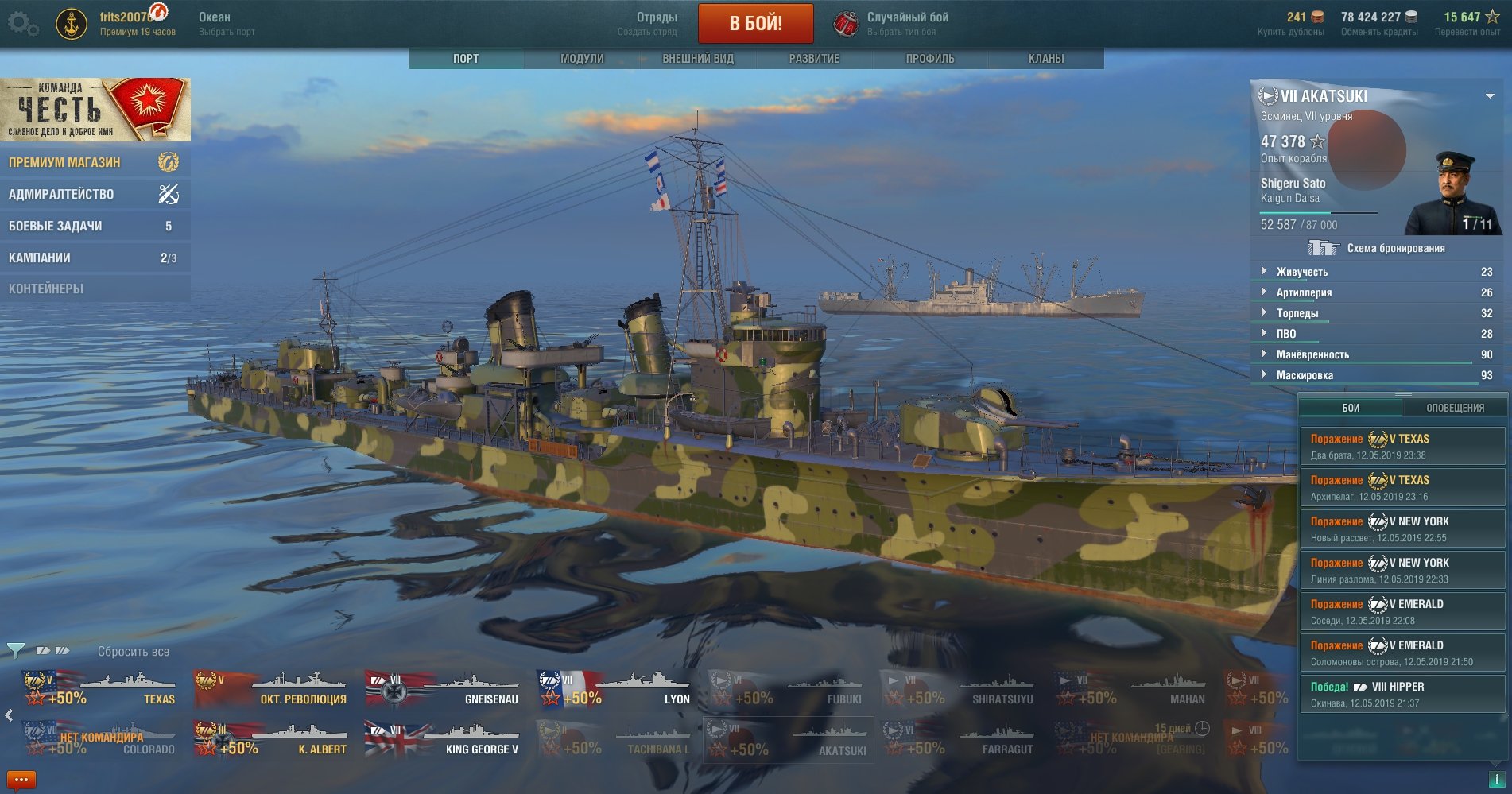Select King George V from the carousel
This screenshot has height=794, width=1512.
point(443,740)
